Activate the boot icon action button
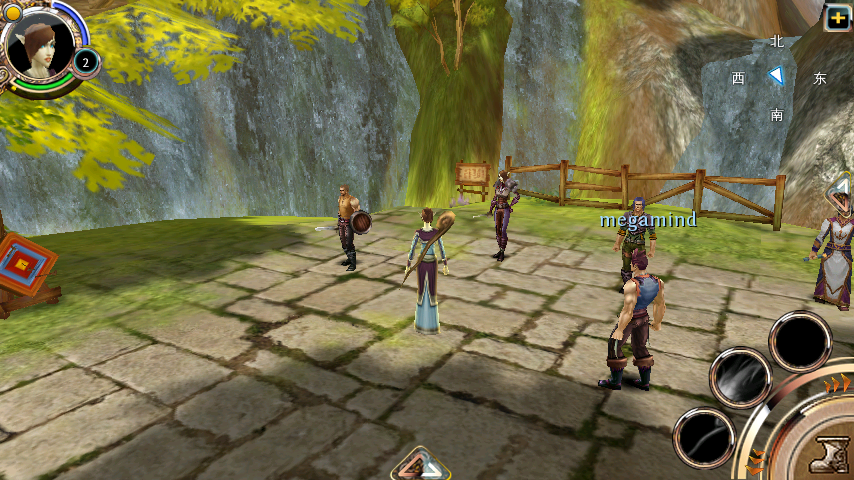Image resolution: width=854 pixels, height=480 pixels. click(829, 457)
